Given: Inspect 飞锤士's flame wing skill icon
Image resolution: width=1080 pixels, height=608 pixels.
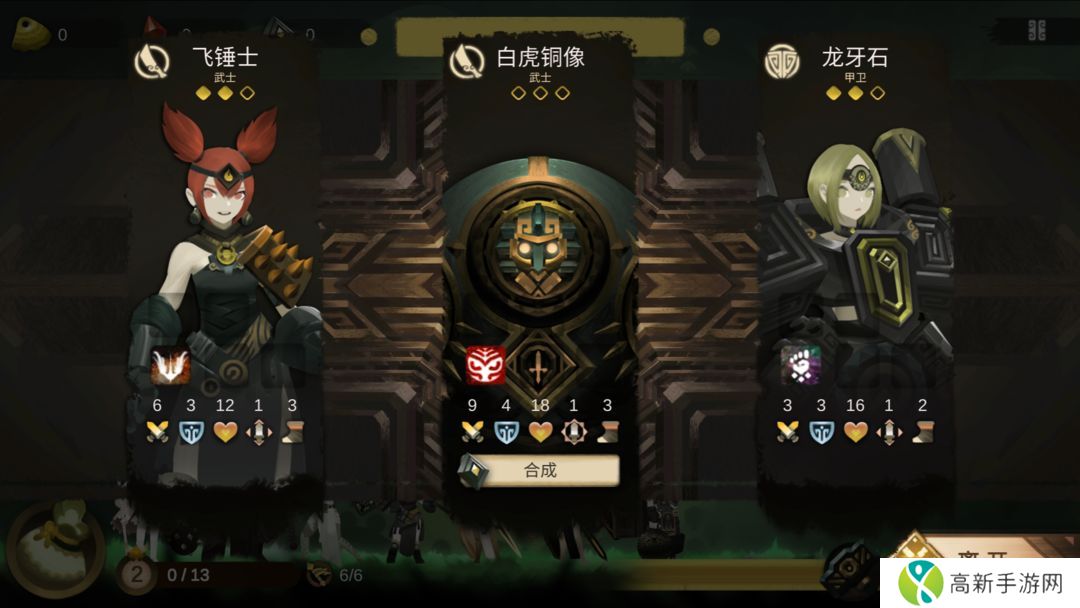Looking at the screenshot, I should (170, 366).
